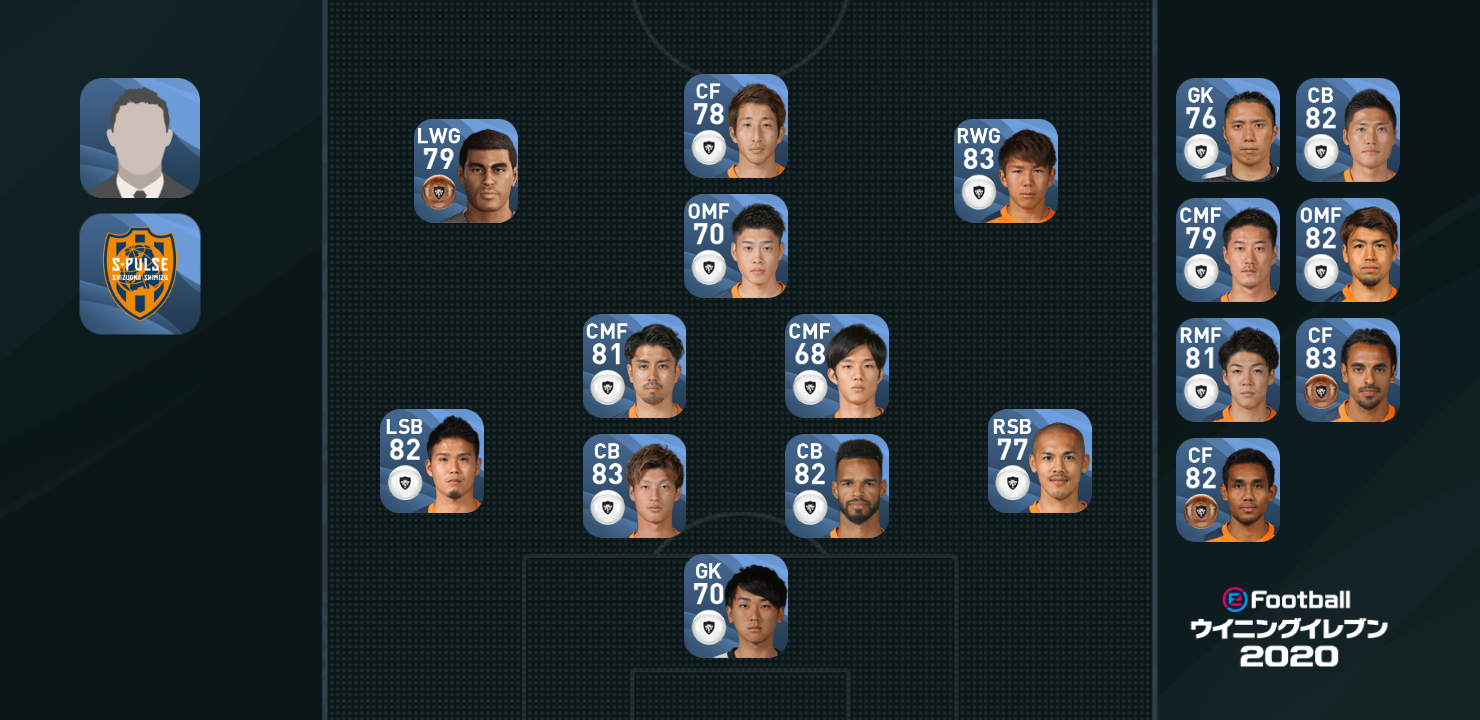Select the OMF 70 midfielder card

736,246
